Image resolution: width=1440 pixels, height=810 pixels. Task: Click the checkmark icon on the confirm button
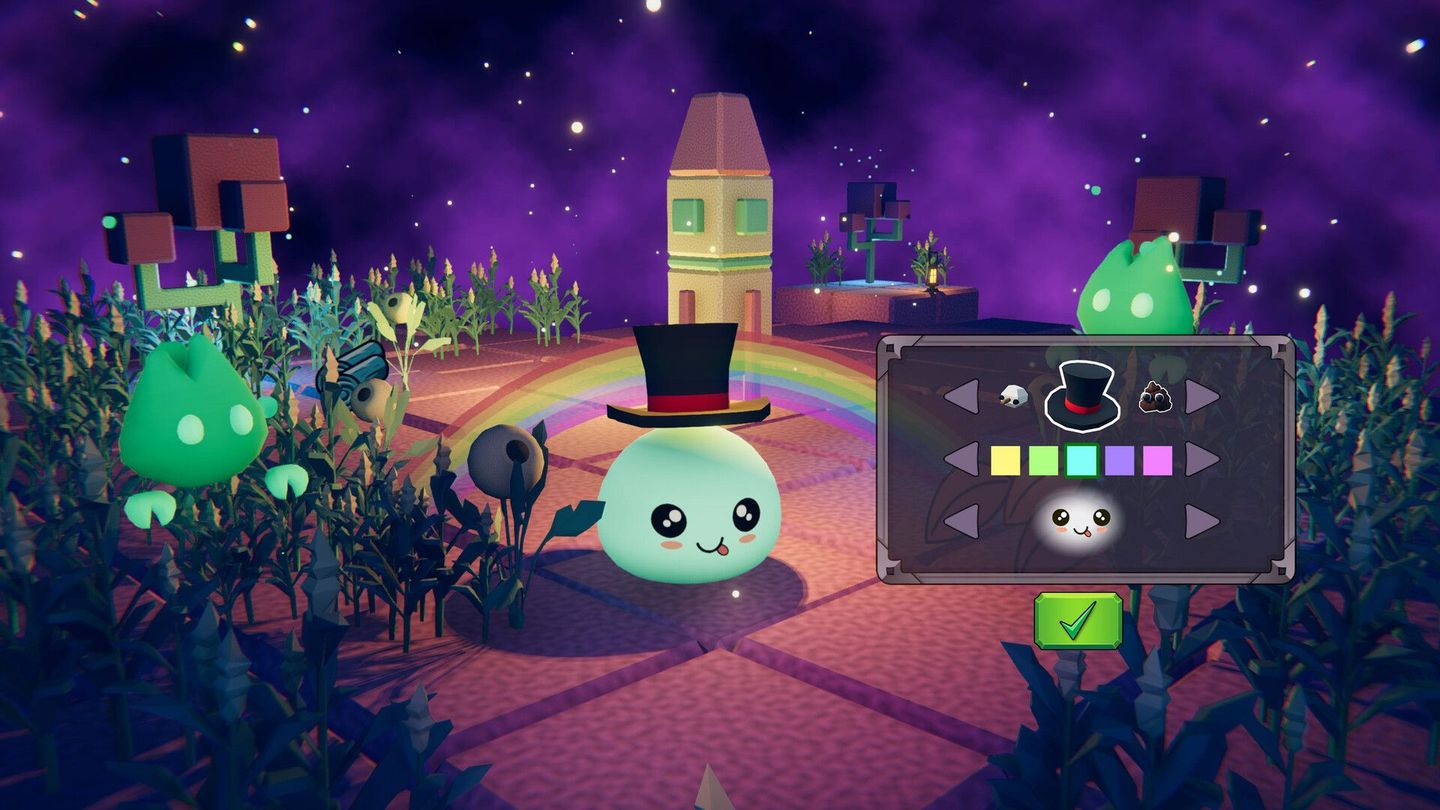coord(1077,622)
